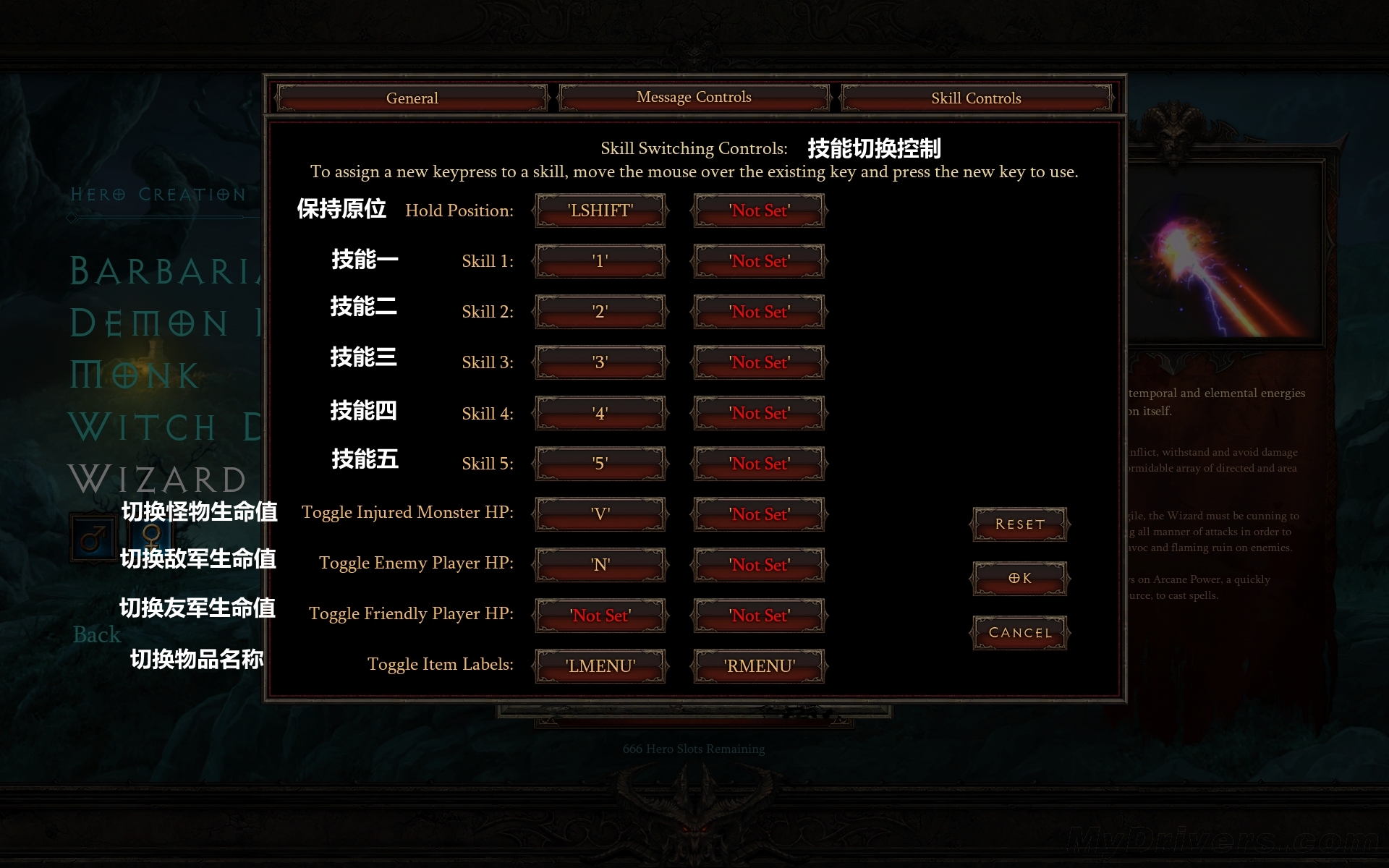Select the Skill Controls tab
Viewport: 1389px width, 868px height.
[976, 98]
